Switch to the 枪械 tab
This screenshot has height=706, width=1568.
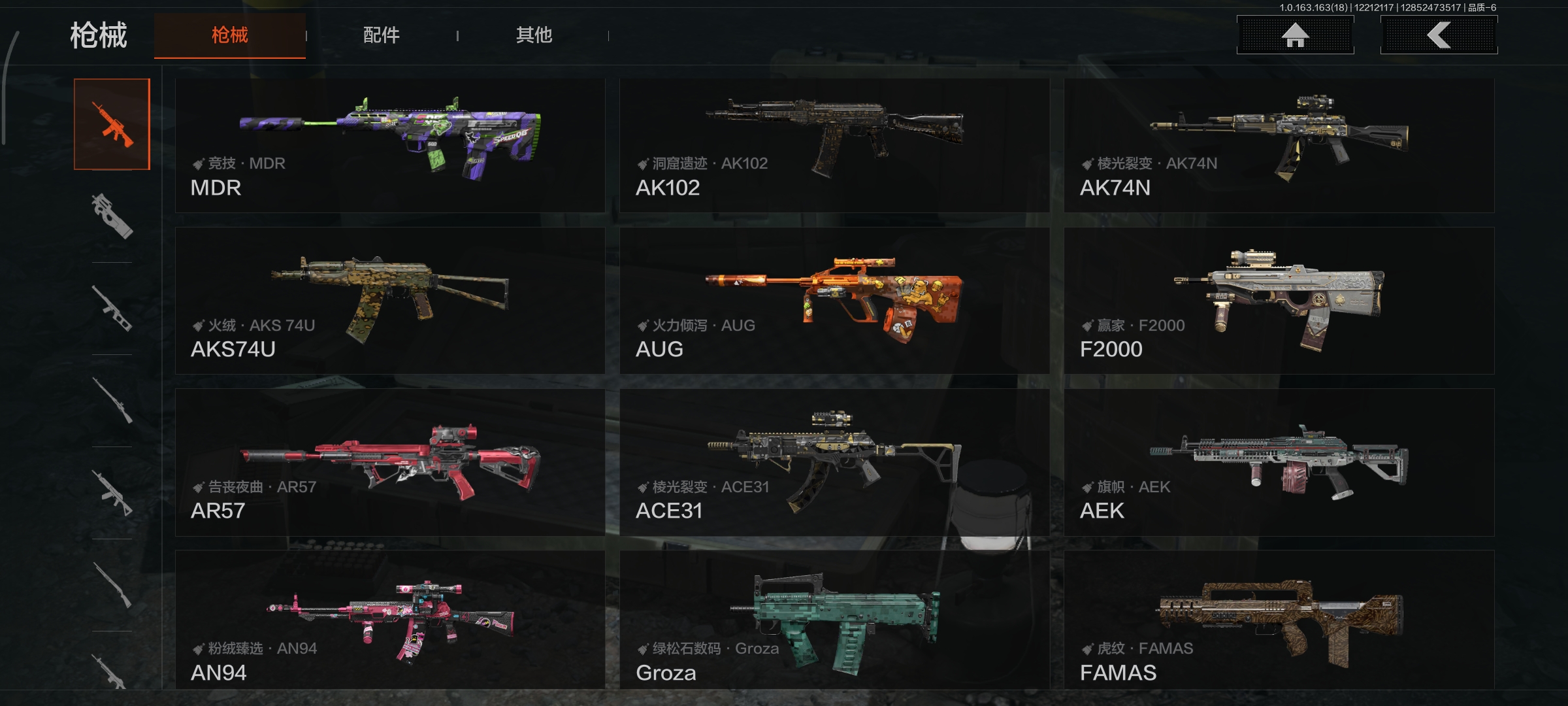pyautogui.click(x=229, y=35)
